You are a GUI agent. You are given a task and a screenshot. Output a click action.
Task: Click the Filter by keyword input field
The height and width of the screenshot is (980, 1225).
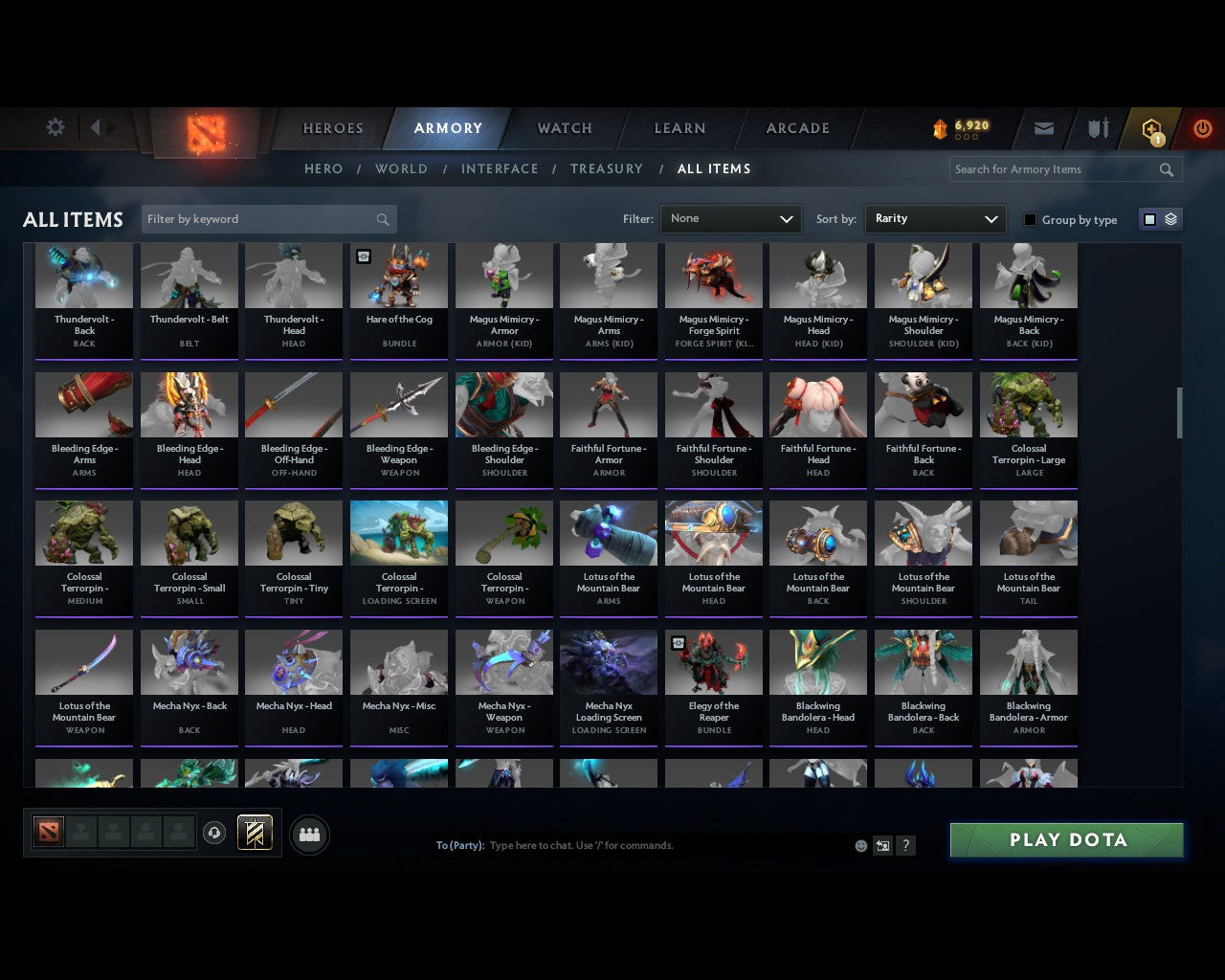[x=258, y=219]
